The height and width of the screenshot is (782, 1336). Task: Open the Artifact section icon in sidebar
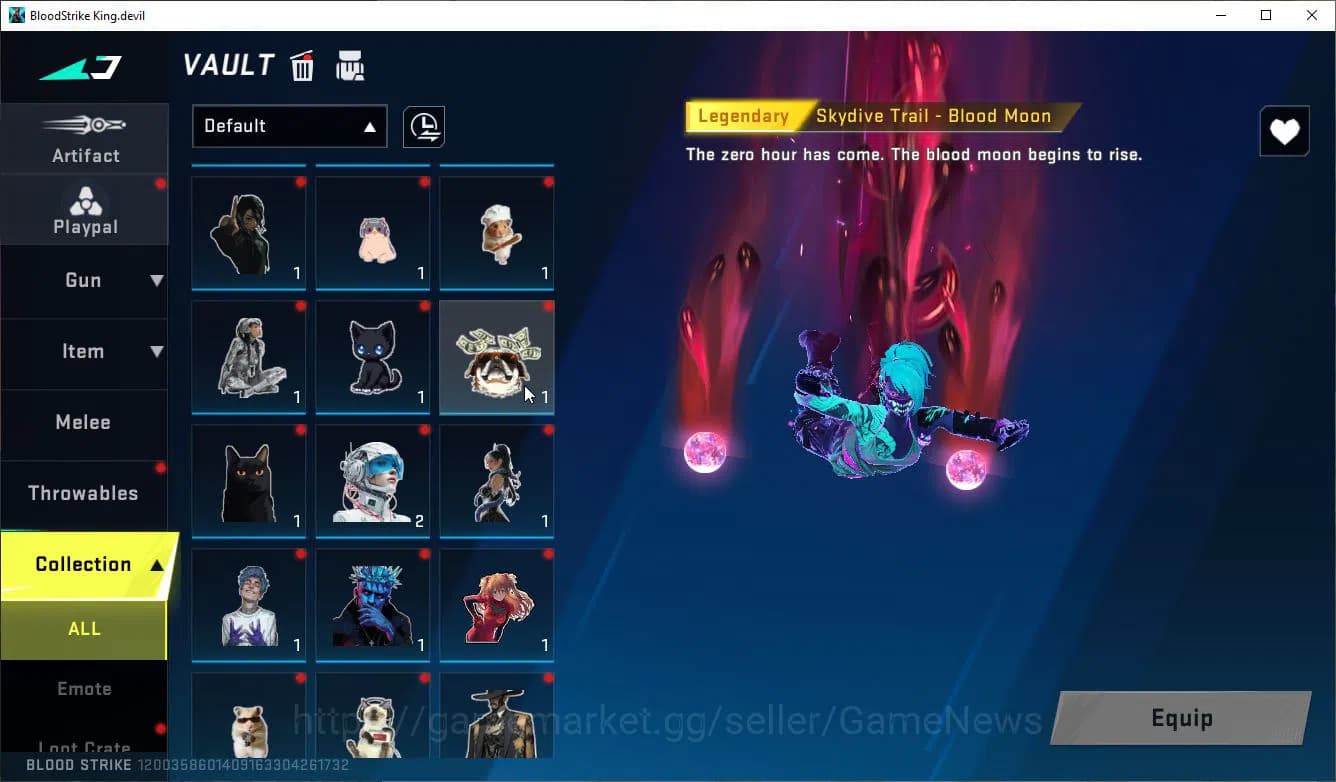[x=85, y=137]
